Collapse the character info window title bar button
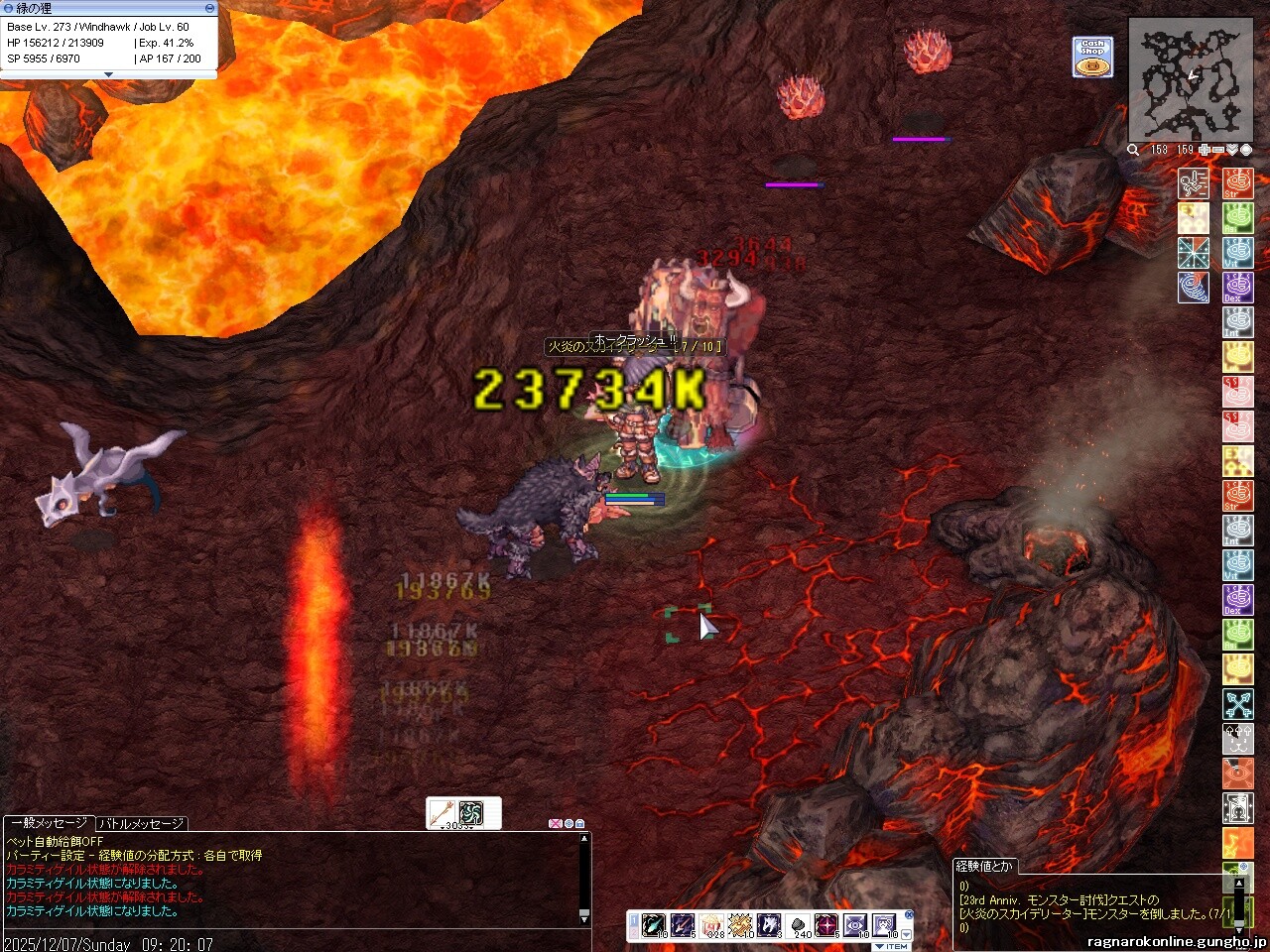Image resolution: width=1270 pixels, height=952 pixels. [209, 7]
